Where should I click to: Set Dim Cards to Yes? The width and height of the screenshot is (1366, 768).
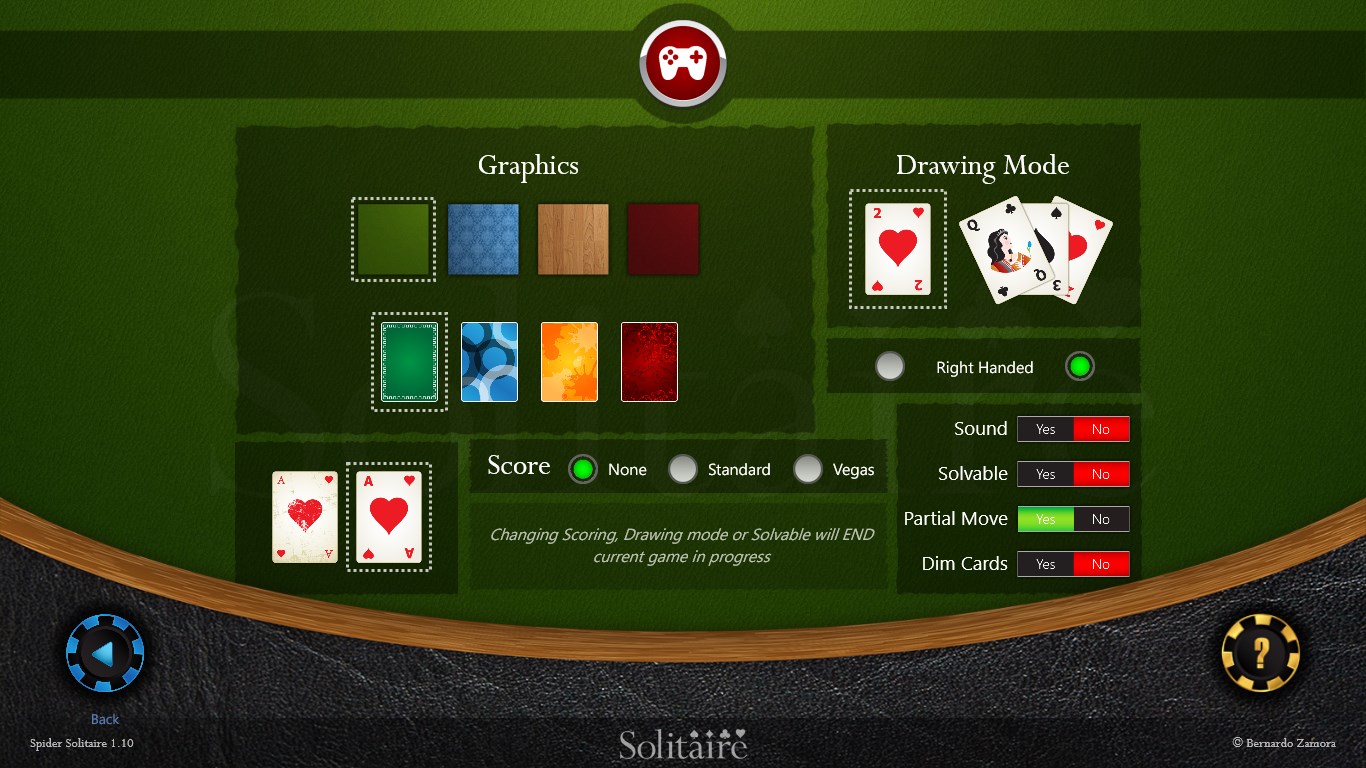(x=1045, y=563)
